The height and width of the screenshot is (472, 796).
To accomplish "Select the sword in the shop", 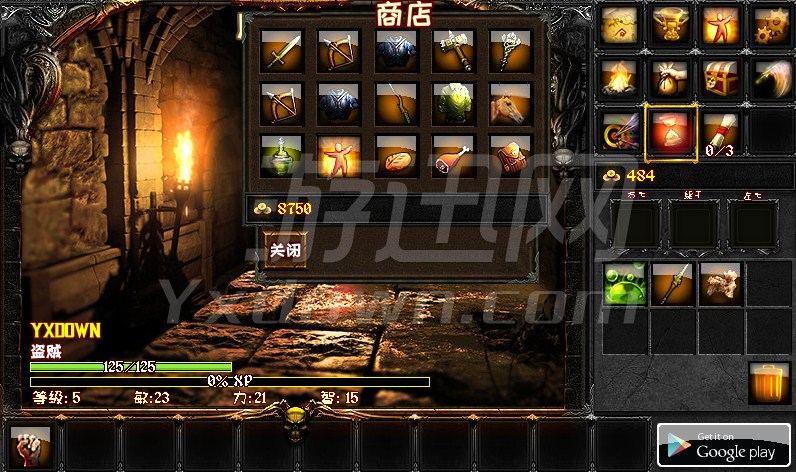I will click(x=281, y=50).
